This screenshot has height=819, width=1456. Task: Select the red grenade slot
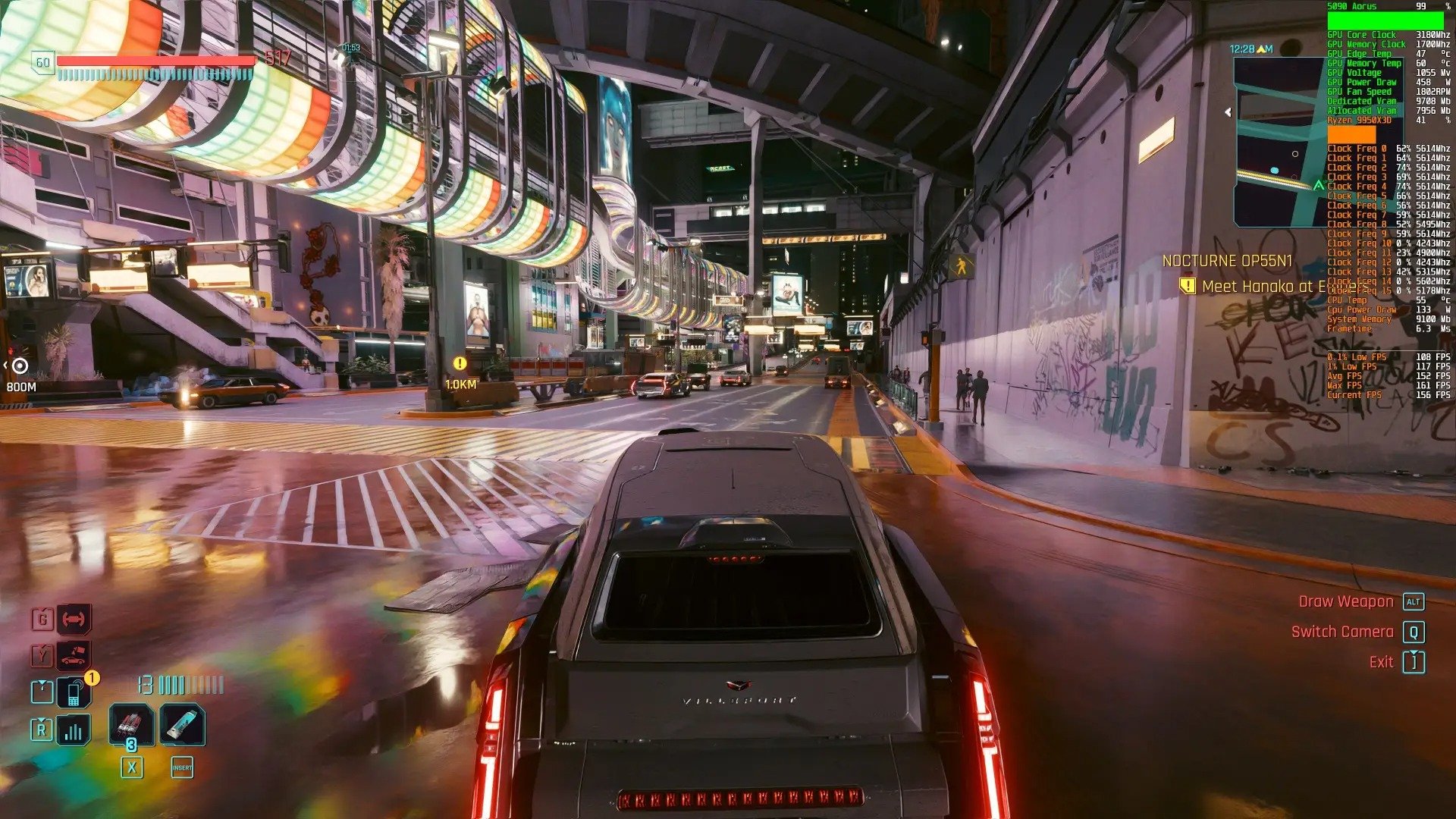coord(132,724)
